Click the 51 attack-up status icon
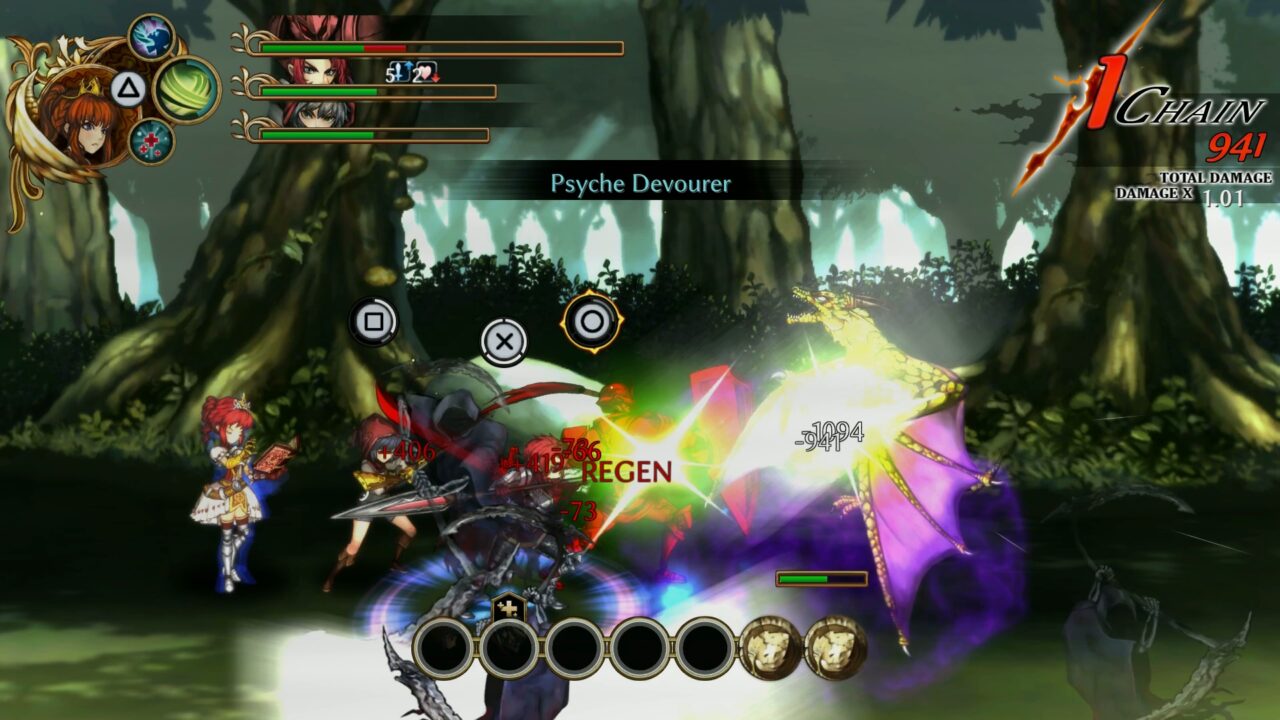The width and height of the screenshot is (1280, 720). tap(397, 70)
